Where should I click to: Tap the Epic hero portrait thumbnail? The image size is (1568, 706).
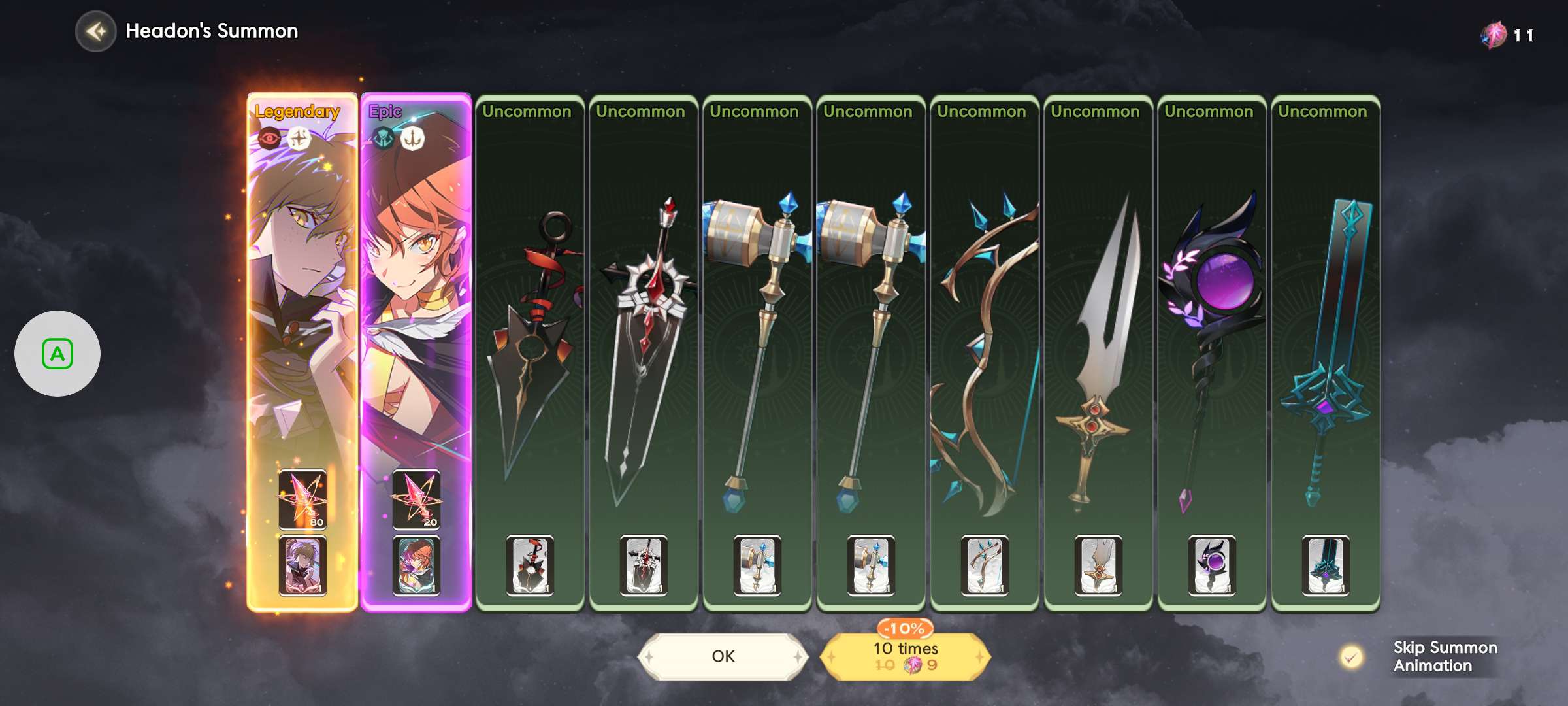pos(416,565)
